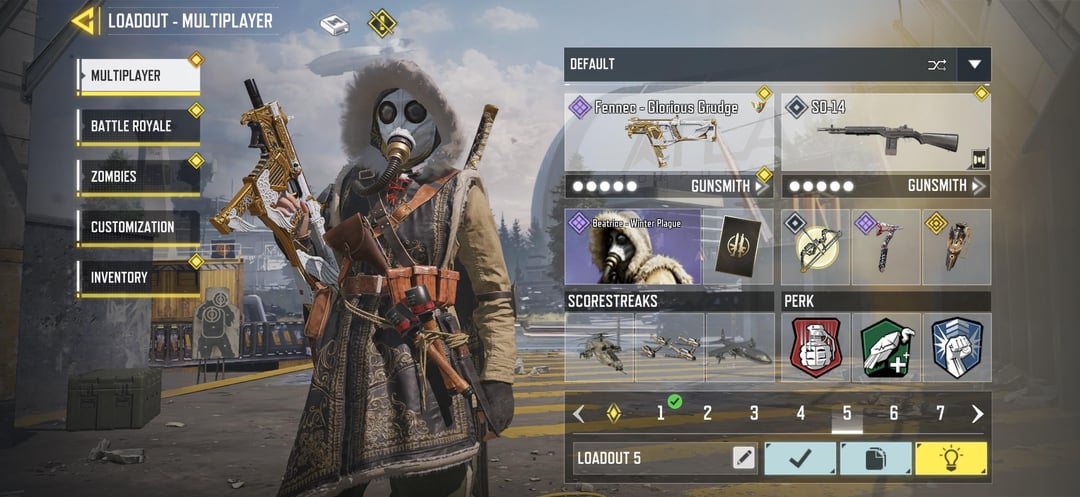Viewport: 1080px width, 497px height.
Task: Open Gunsmith for the Fennec
Action: click(x=731, y=186)
